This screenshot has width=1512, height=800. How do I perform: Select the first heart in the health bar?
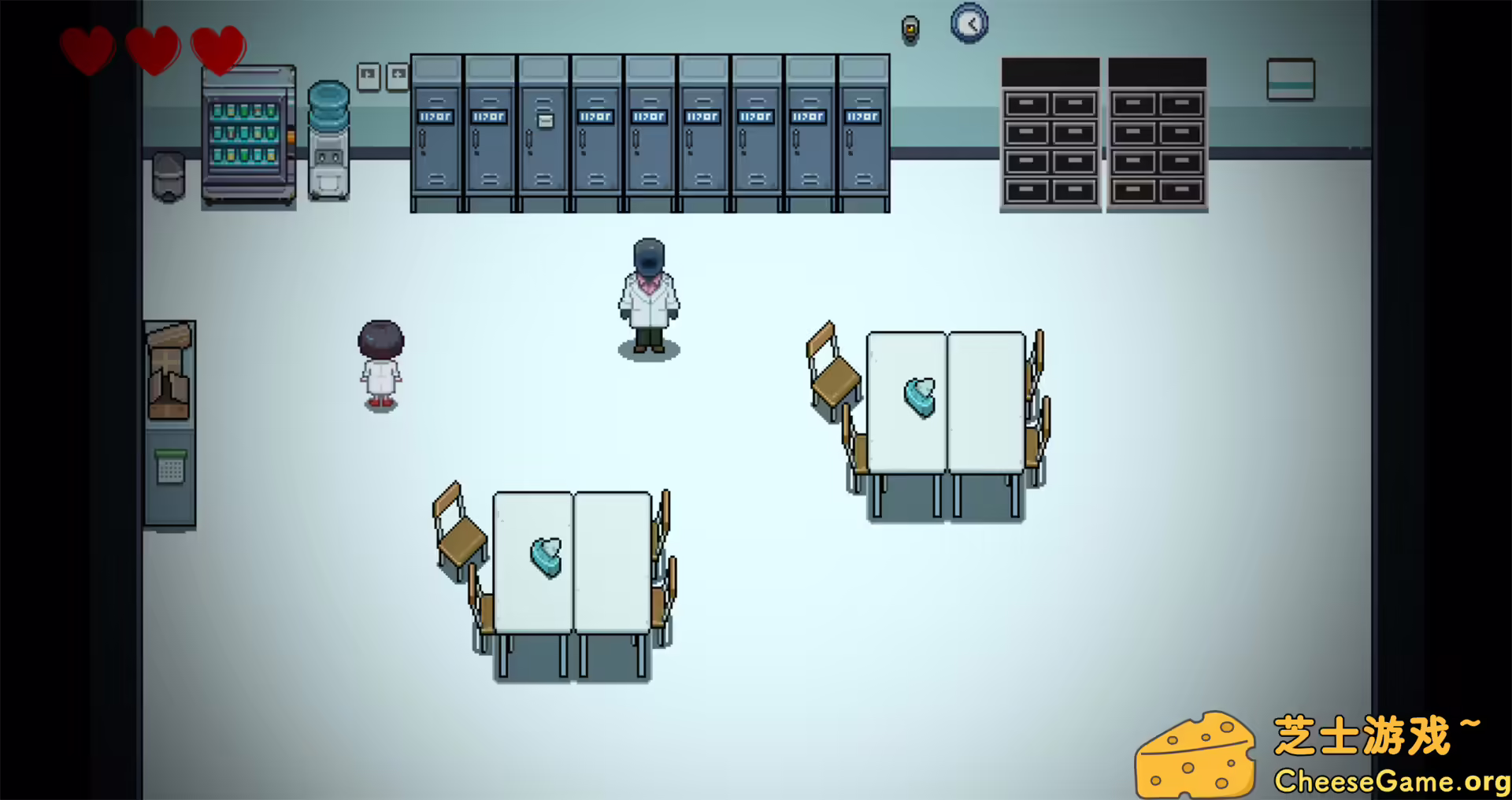[89, 49]
